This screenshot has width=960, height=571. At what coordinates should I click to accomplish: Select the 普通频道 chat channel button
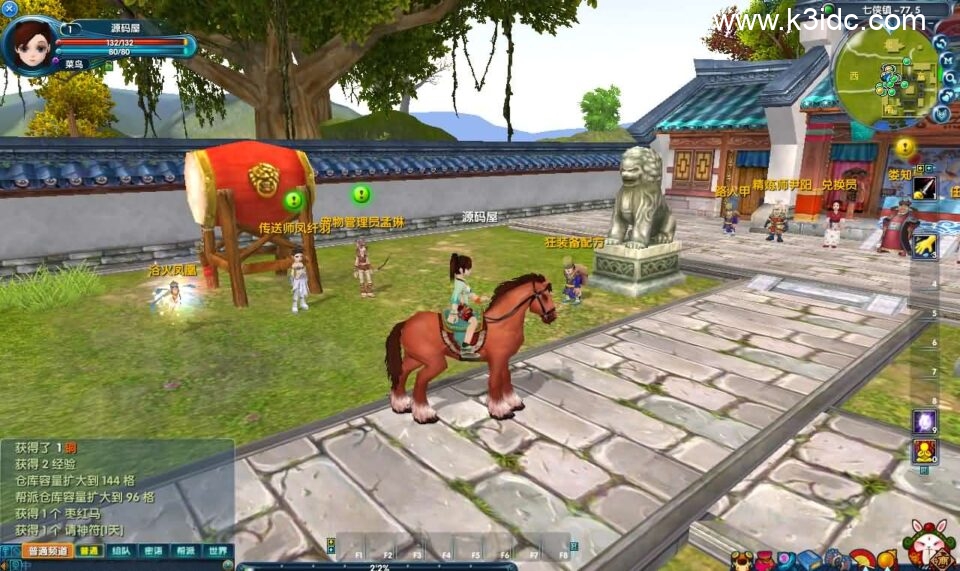point(47,551)
